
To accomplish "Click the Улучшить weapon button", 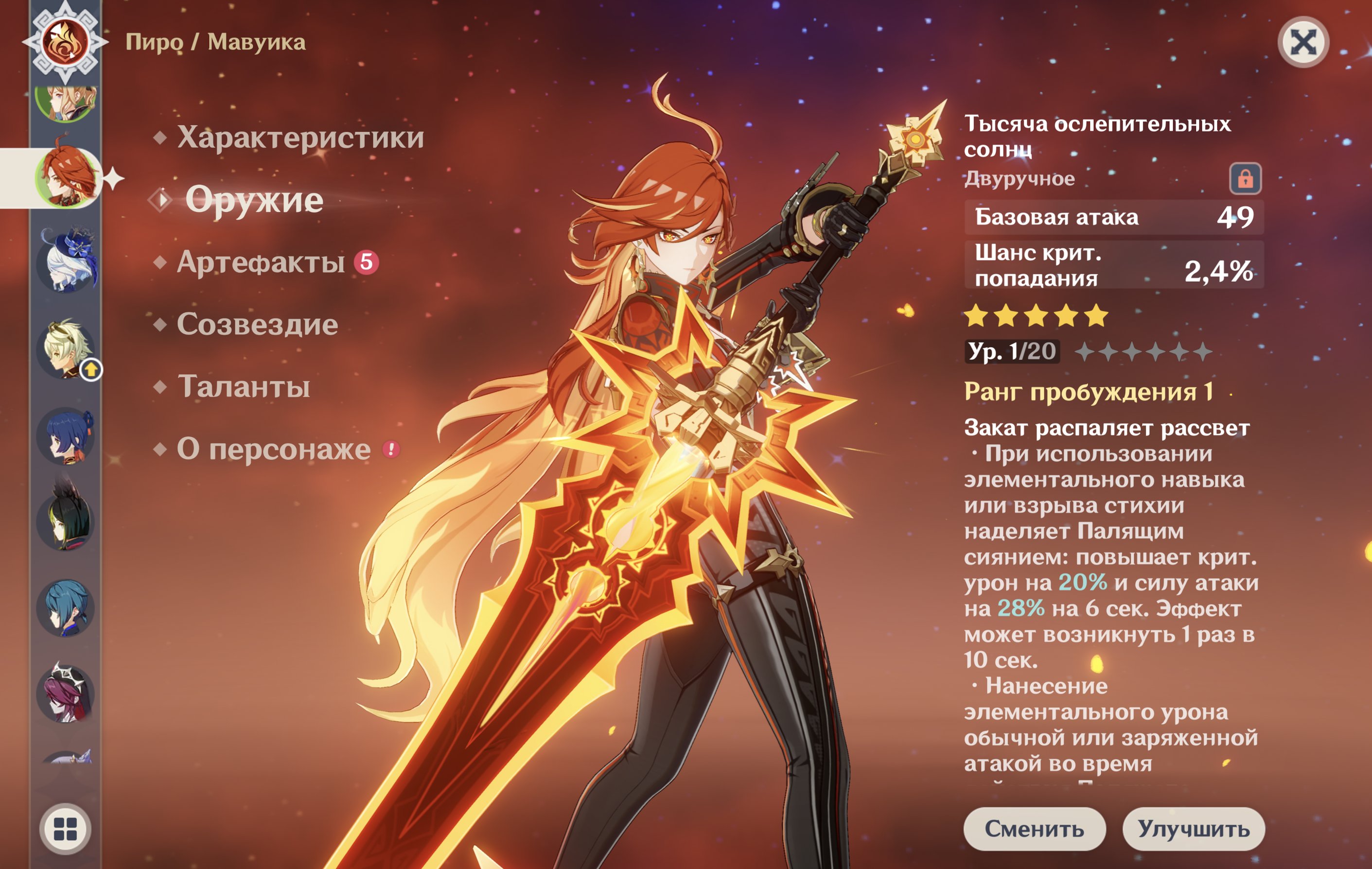I will 1194,829.
